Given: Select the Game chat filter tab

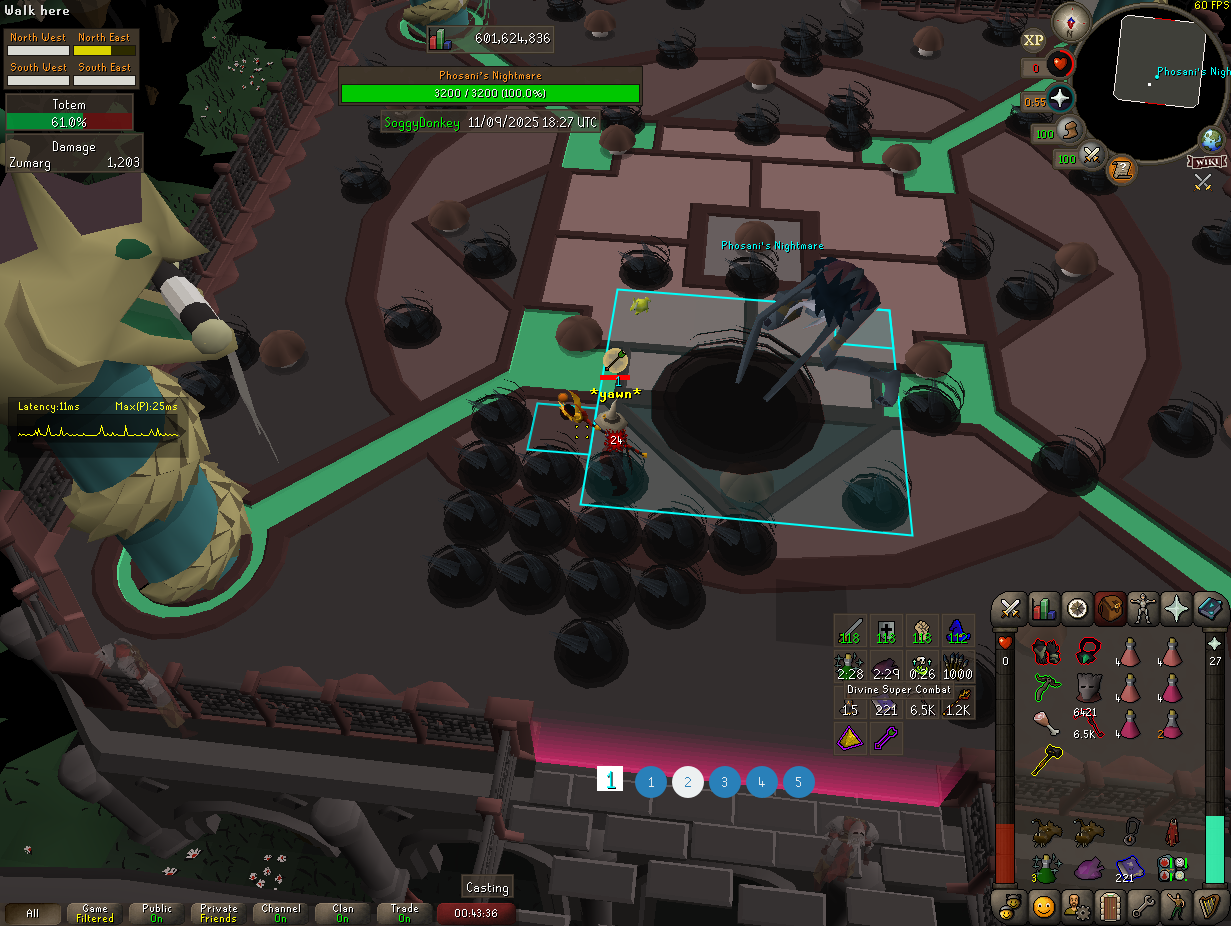Looking at the screenshot, I should [x=95, y=913].
